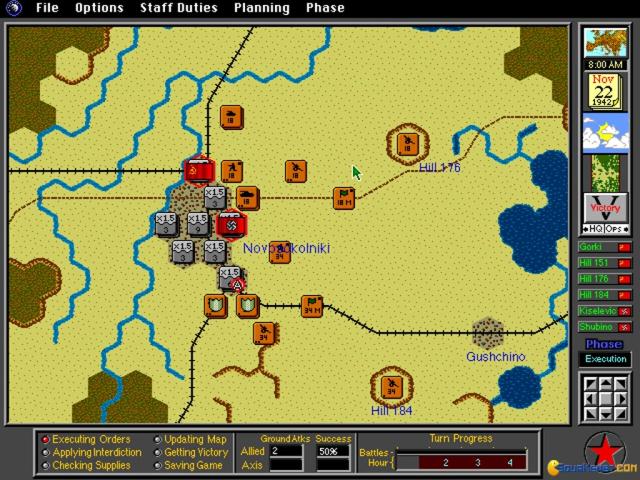
Task: Click the map scroll arrow pad
Action: tap(605, 398)
